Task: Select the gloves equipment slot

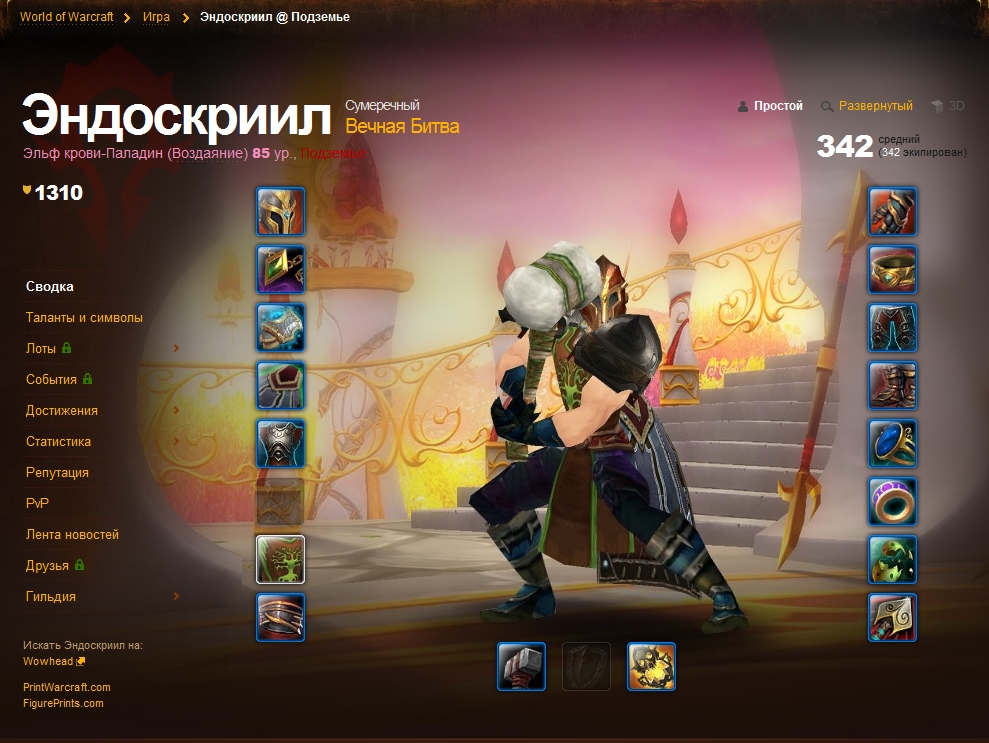Action: [x=892, y=211]
